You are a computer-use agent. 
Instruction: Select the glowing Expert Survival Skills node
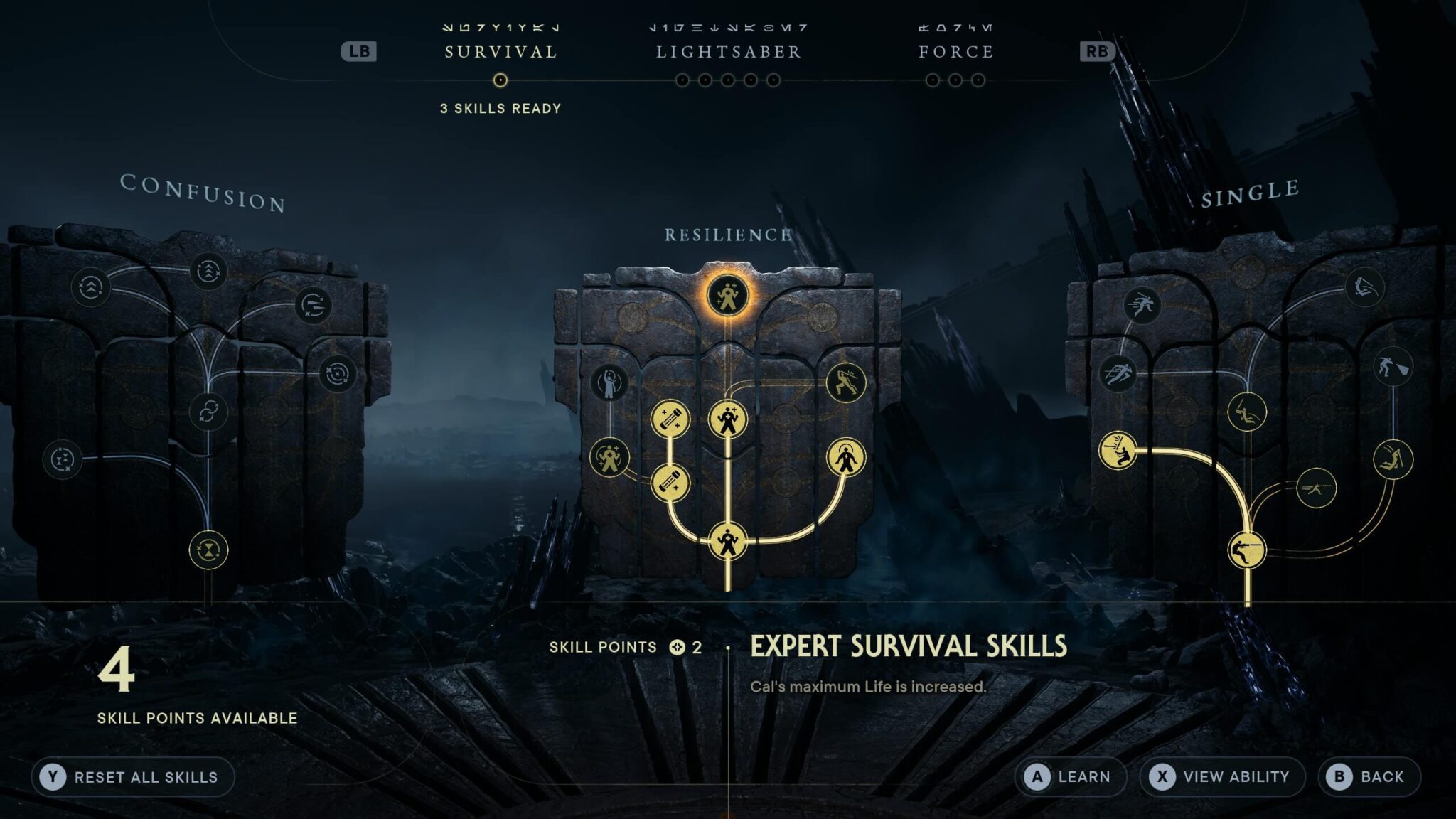(727, 295)
